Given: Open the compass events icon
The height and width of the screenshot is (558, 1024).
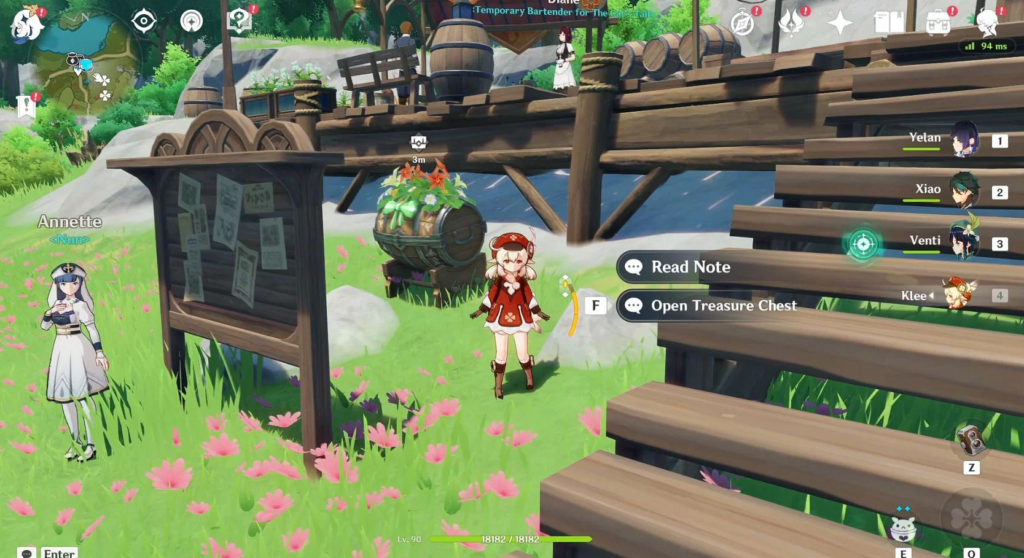Looking at the screenshot, I should point(743,22).
